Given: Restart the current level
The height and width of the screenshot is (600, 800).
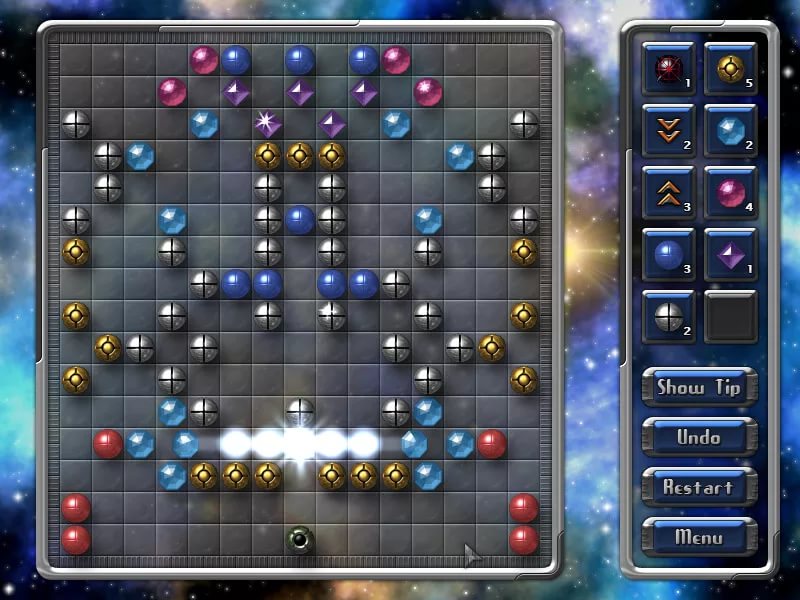Looking at the screenshot, I should [x=698, y=487].
